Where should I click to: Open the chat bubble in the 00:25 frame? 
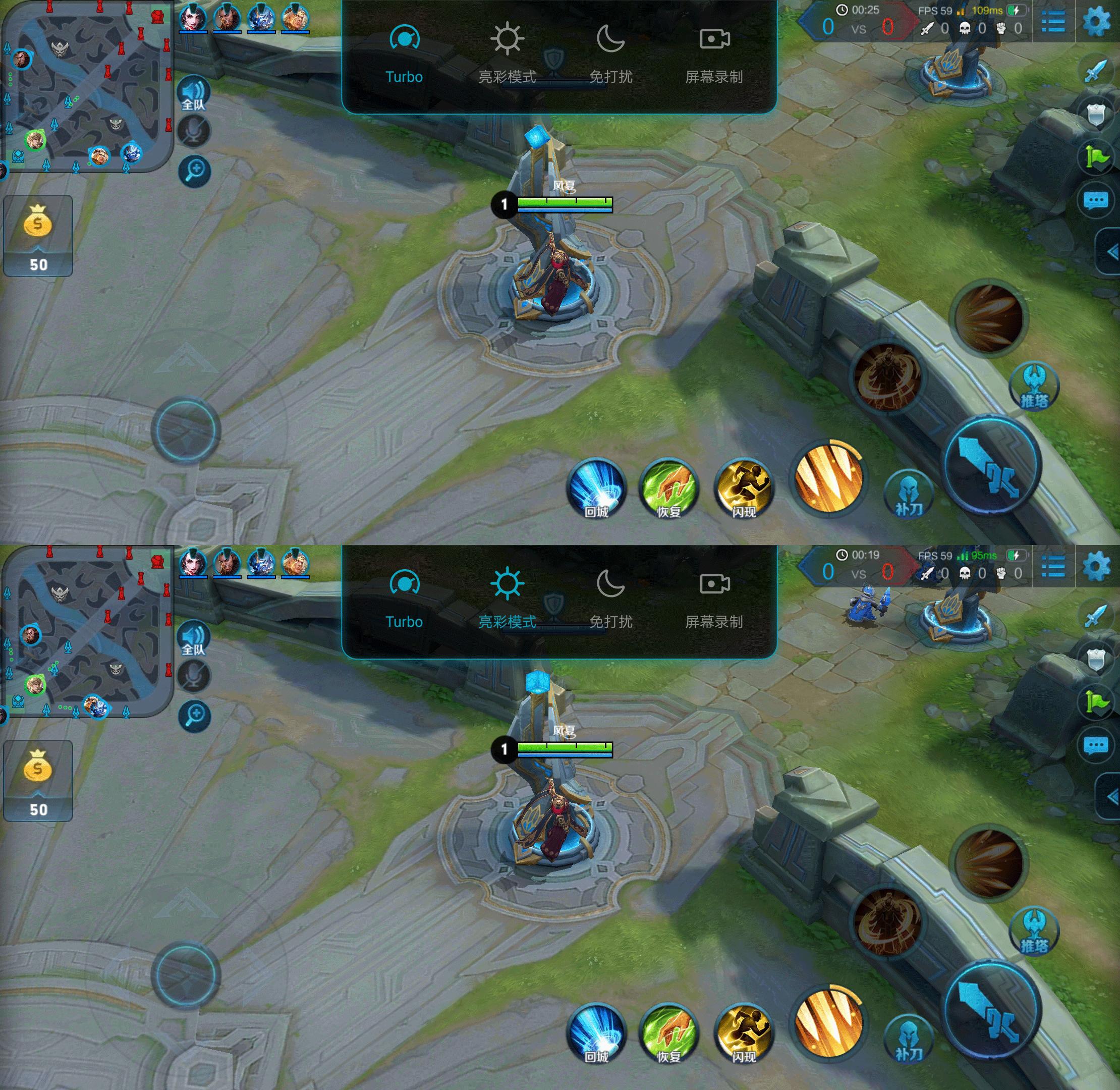(1095, 200)
